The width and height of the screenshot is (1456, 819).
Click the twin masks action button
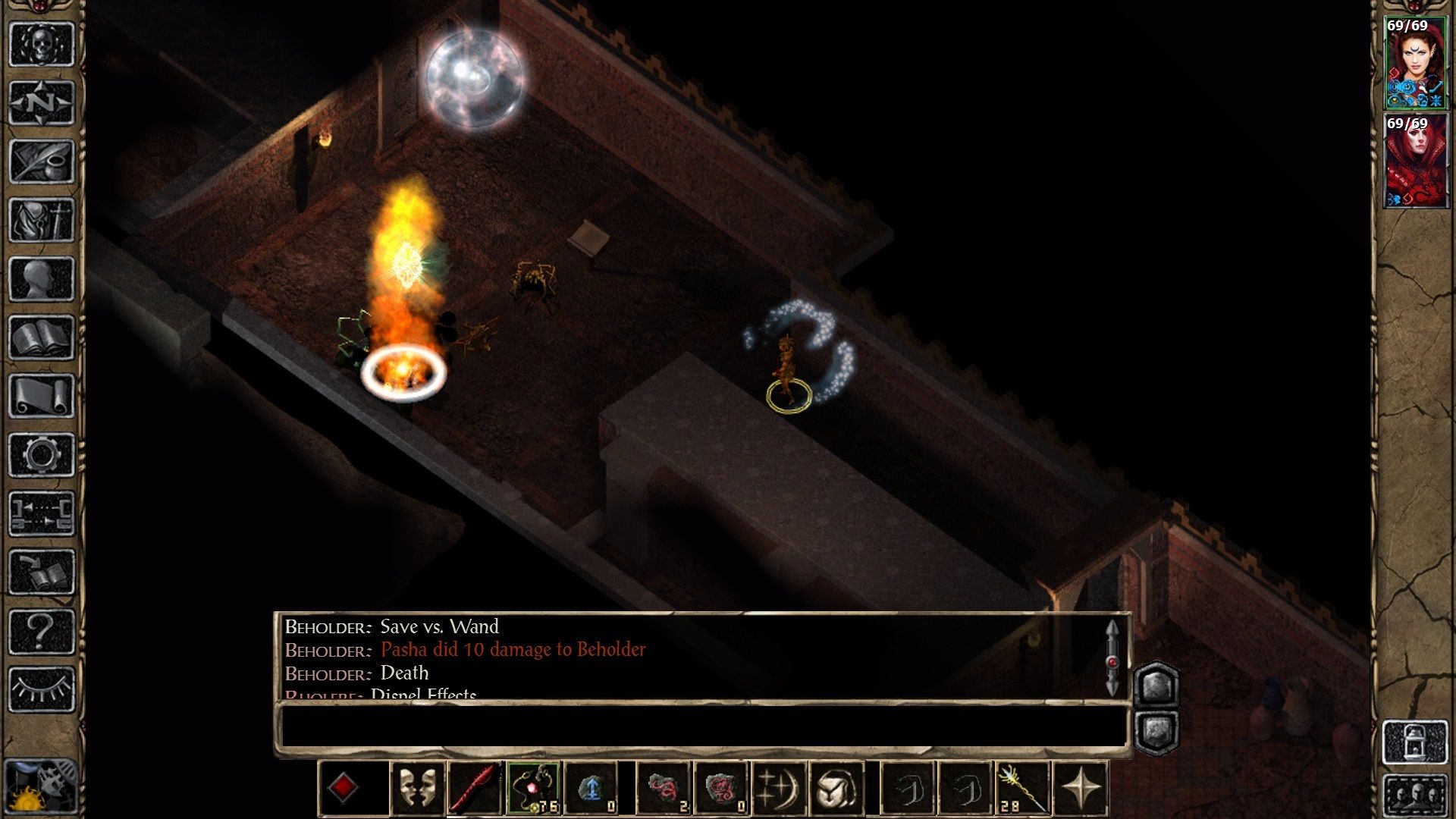pyautogui.click(x=417, y=789)
